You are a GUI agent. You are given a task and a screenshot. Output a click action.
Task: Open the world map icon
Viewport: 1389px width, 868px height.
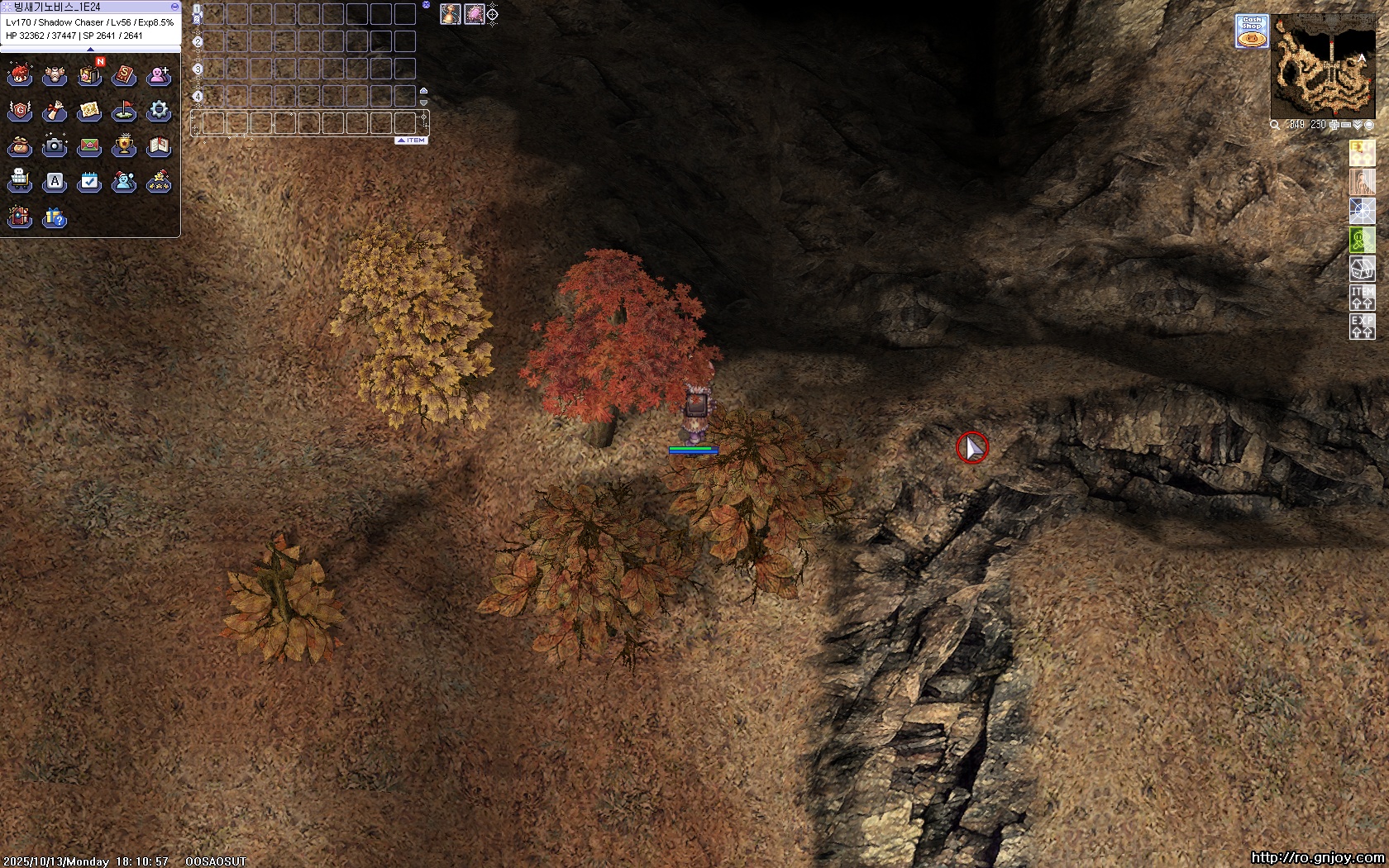89,111
